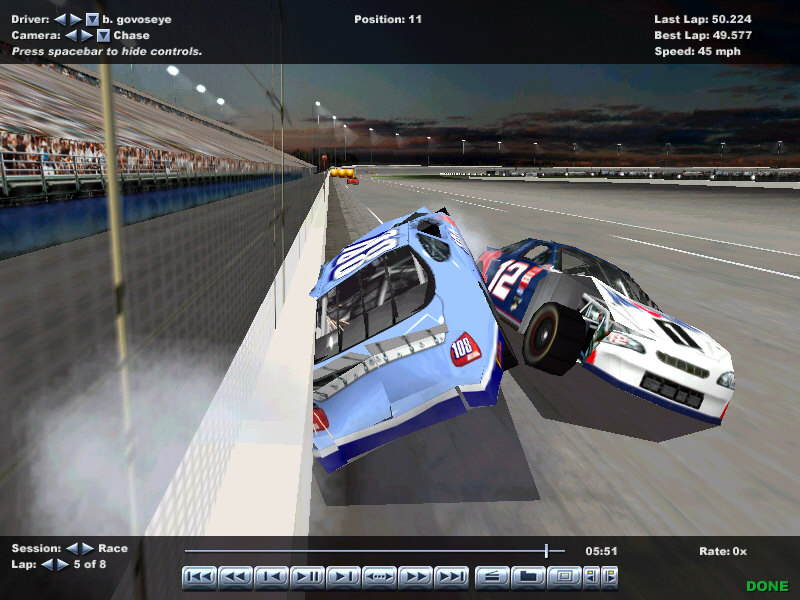Click the replay timeline position marker
Image resolution: width=800 pixels, height=600 pixels.
(x=546, y=550)
